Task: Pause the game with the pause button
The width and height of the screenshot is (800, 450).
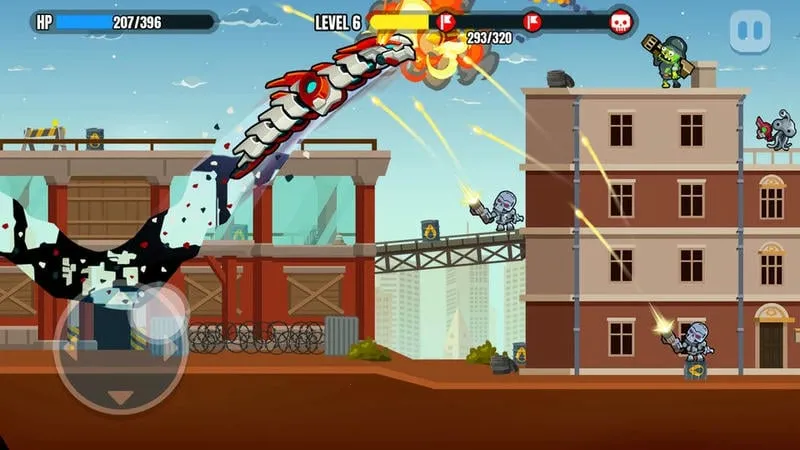Action: pyautogui.click(x=750, y=32)
